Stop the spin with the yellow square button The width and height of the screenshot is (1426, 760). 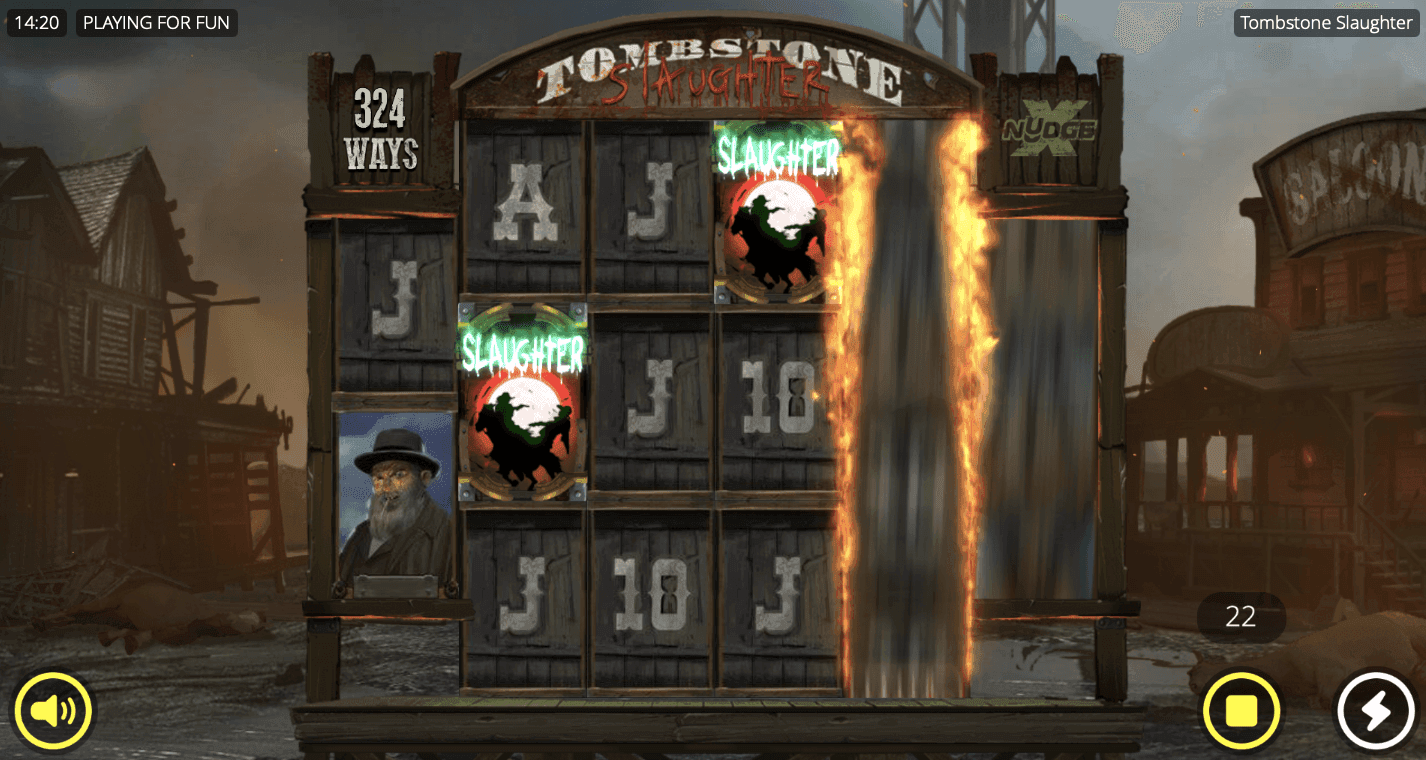(x=1240, y=711)
